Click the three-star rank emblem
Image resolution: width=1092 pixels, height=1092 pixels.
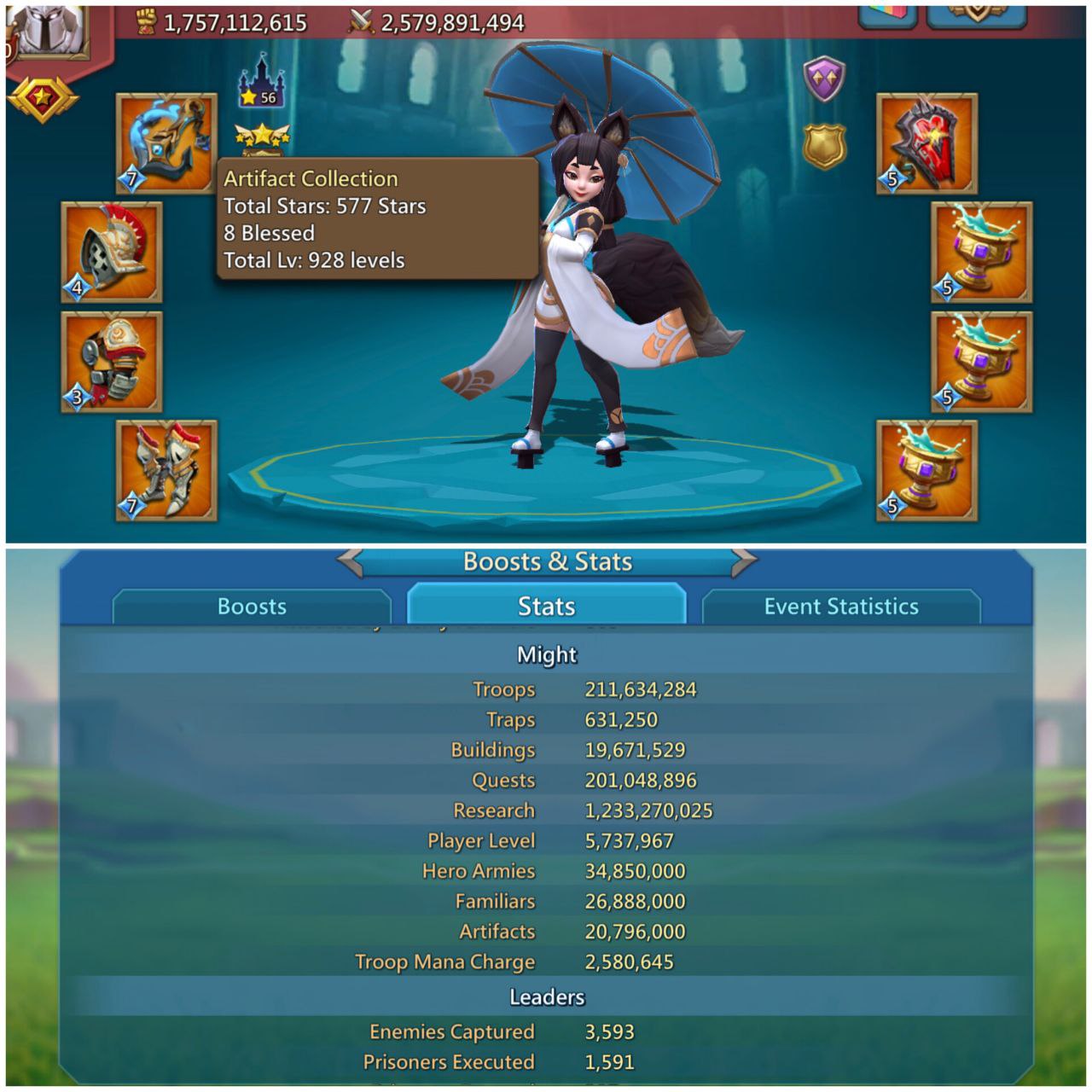260,136
